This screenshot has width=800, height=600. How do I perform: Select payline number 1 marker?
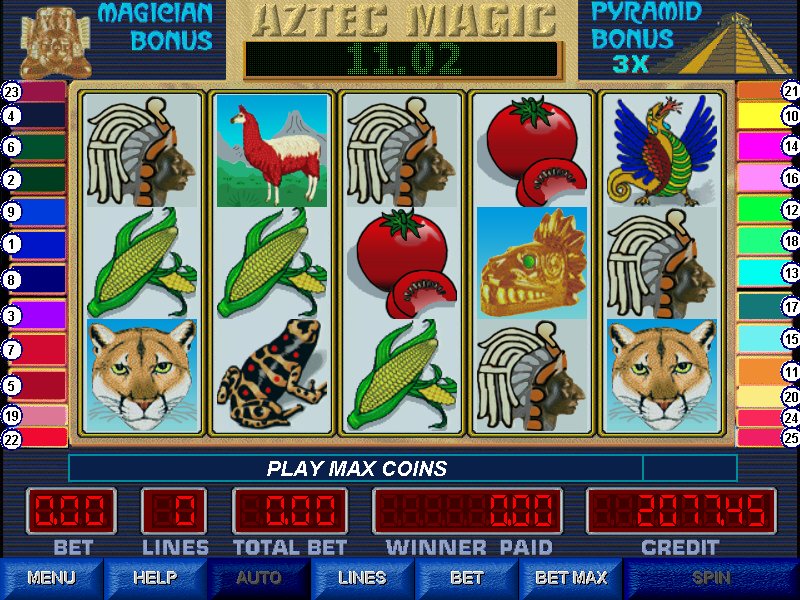[12, 243]
